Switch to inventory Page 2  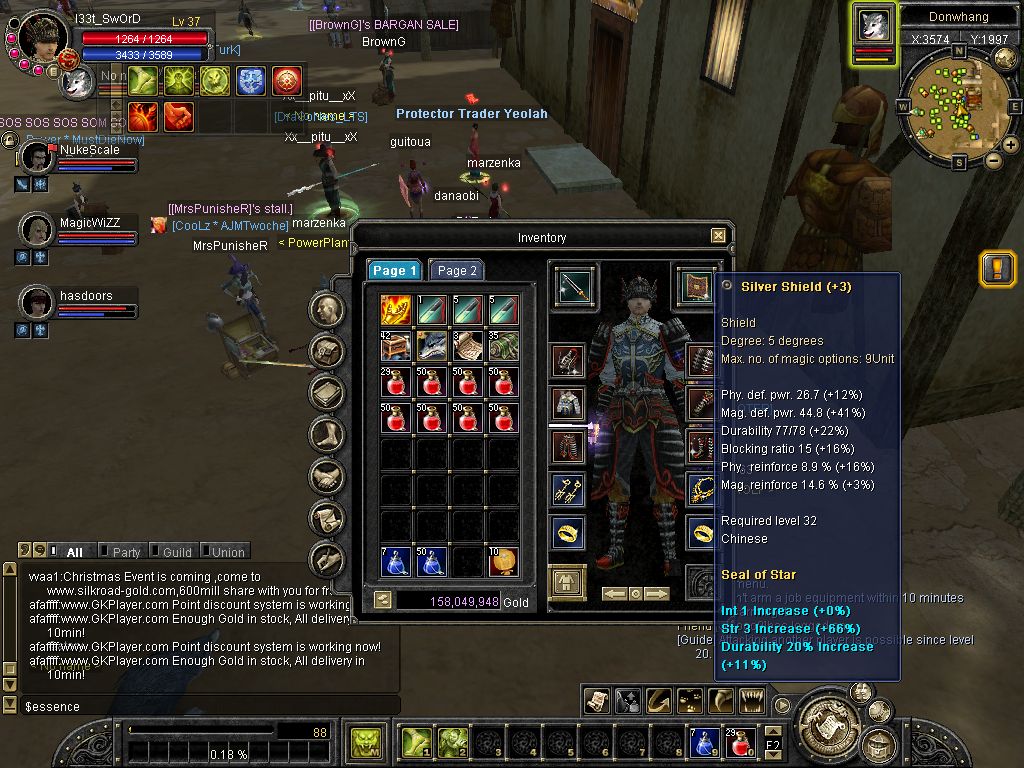[x=457, y=270]
